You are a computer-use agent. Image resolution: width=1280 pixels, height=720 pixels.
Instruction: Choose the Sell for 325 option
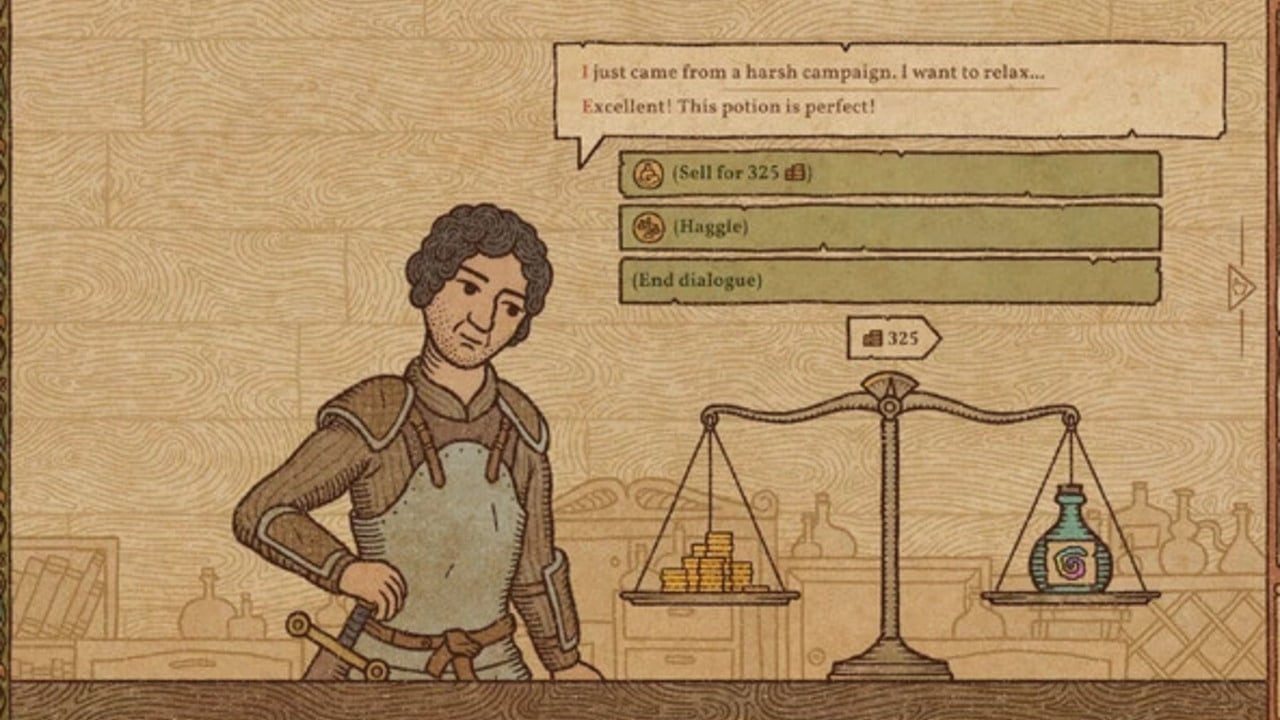click(889, 174)
